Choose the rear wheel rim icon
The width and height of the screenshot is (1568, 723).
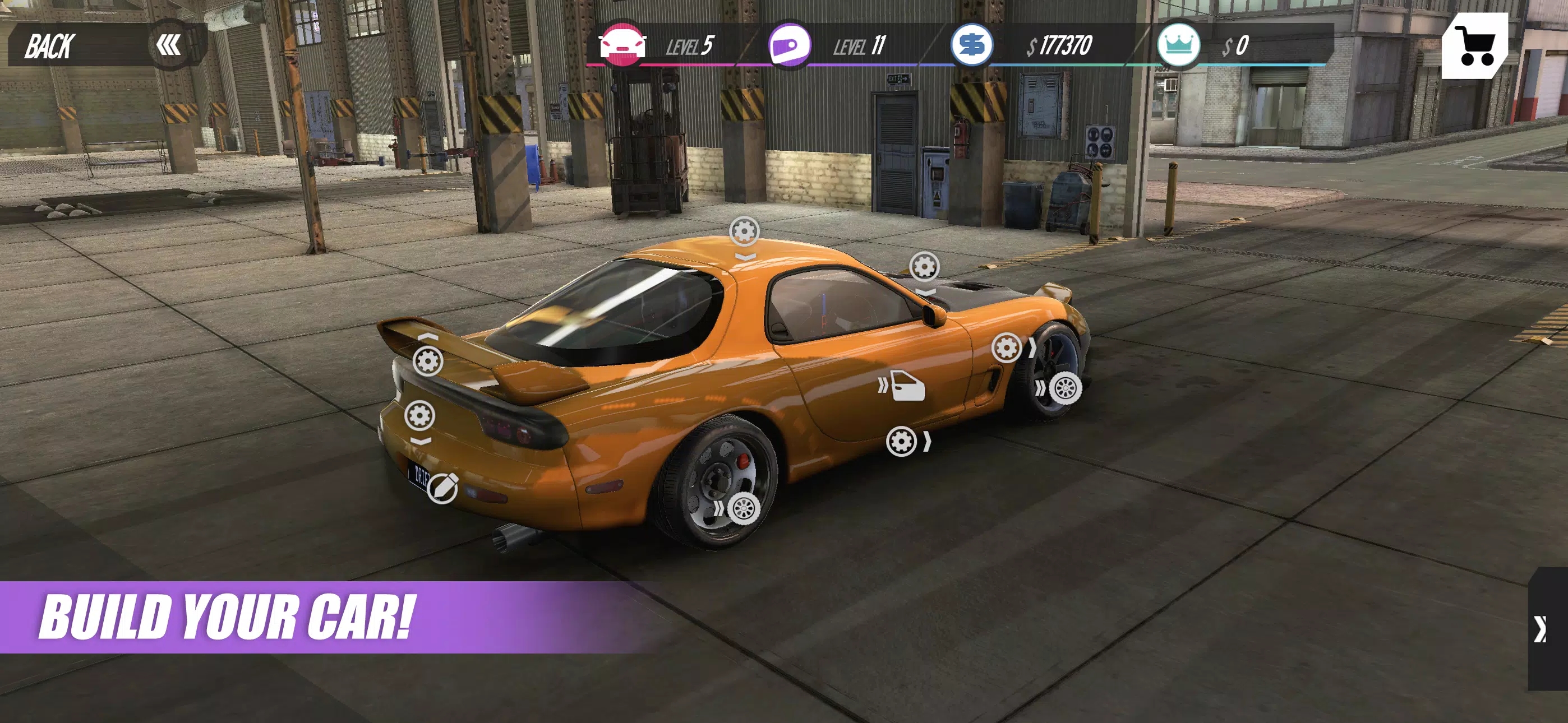pyautogui.click(x=743, y=508)
